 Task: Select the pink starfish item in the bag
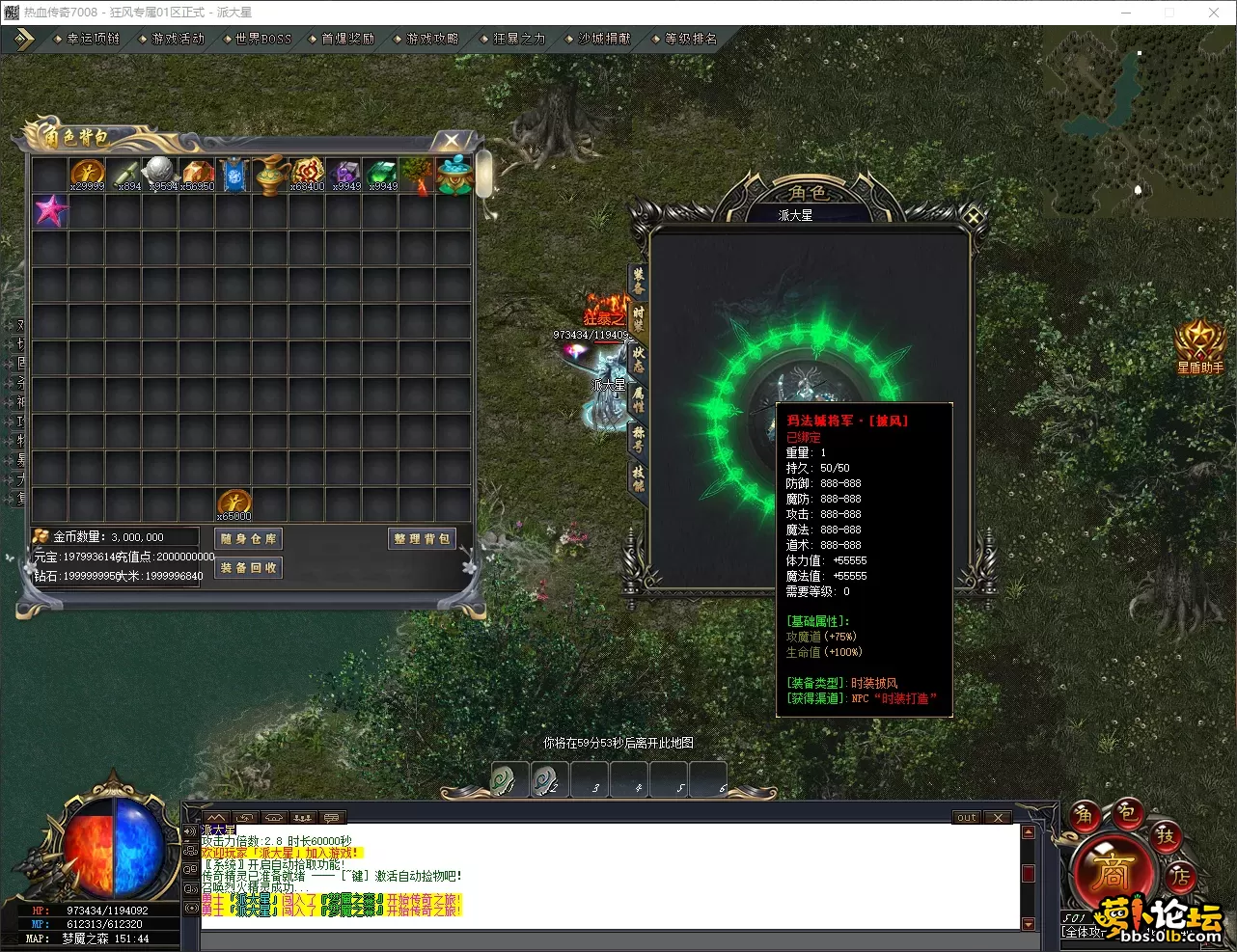click(x=49, y=209)
